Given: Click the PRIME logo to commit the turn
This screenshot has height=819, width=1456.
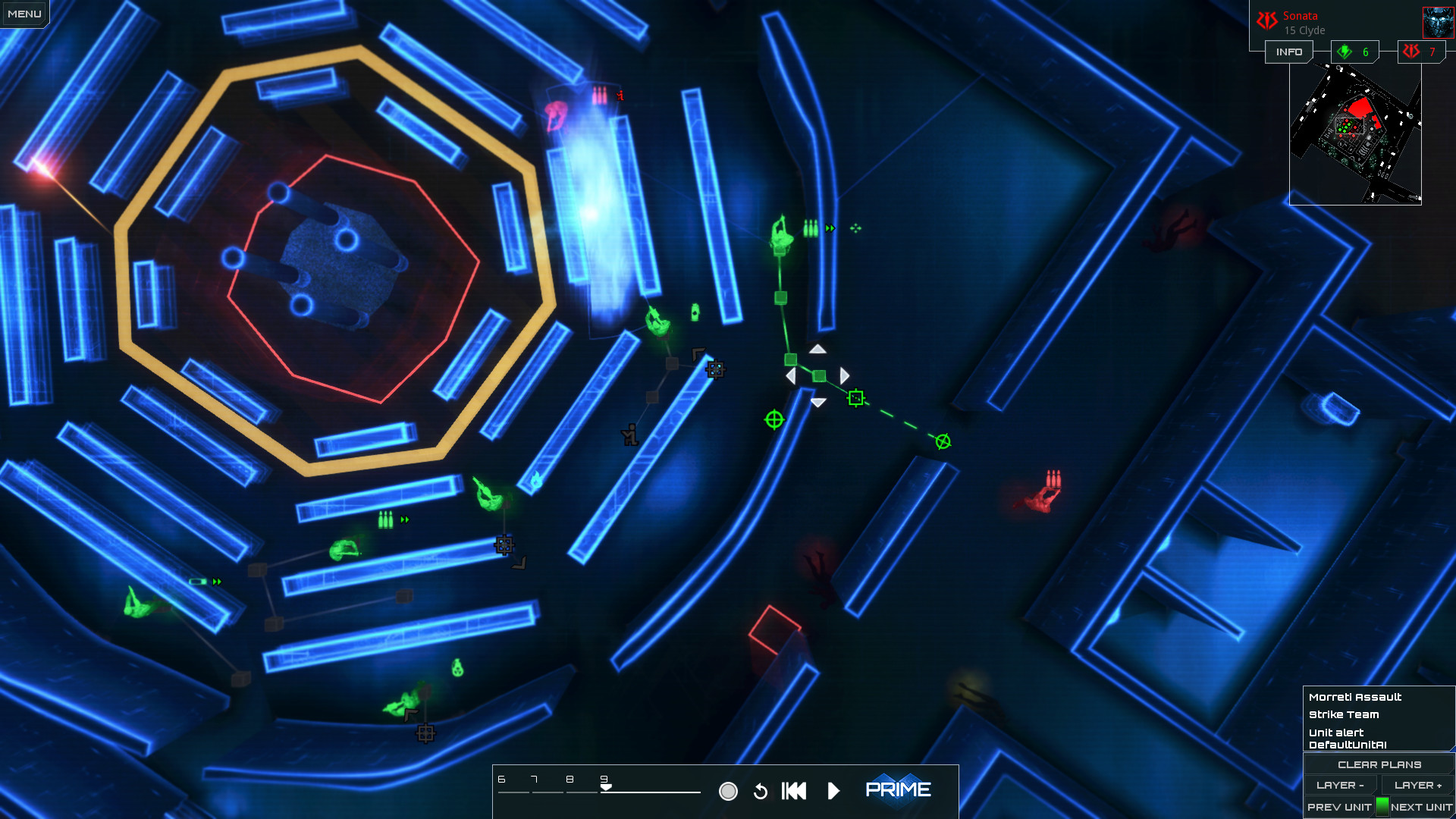Looking at the screenshot, I should click(899, 789).
